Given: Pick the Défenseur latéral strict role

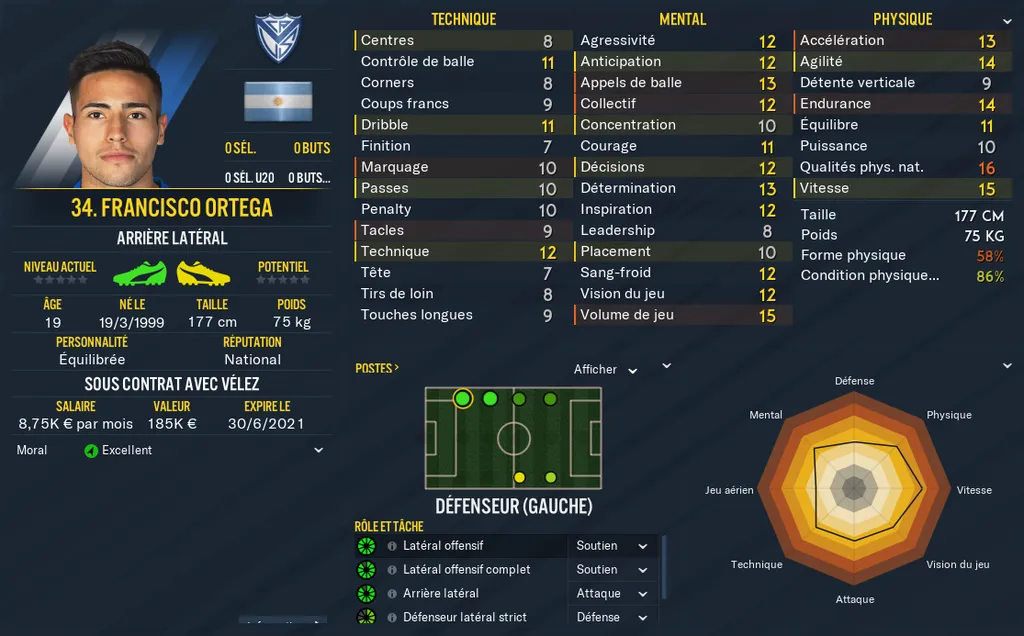Looking at the screenshot, I should coord(464,617).
